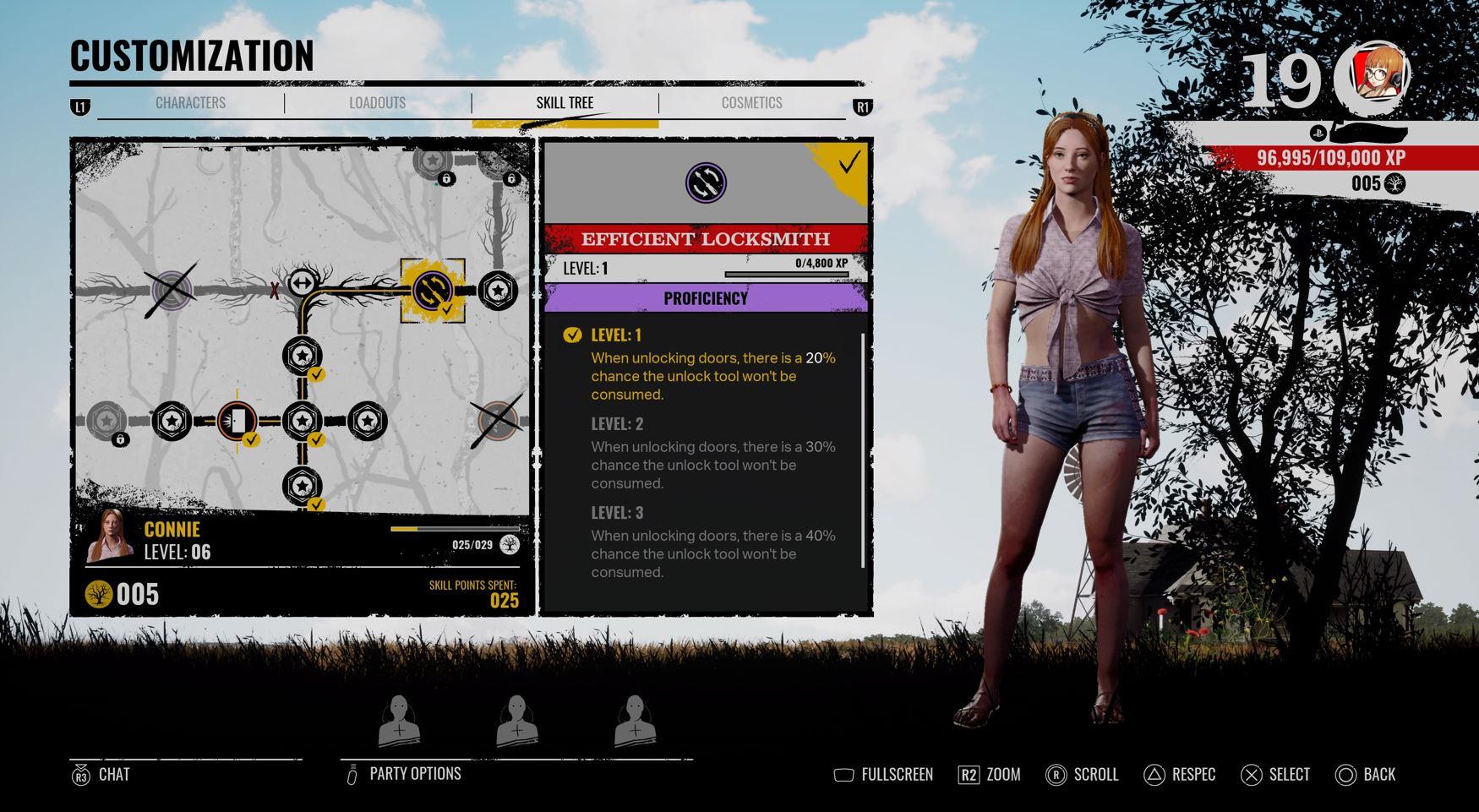This screenshot has height=812, width=1479.
Task: Choose the door icon skill node
Action: coord(237,420)
